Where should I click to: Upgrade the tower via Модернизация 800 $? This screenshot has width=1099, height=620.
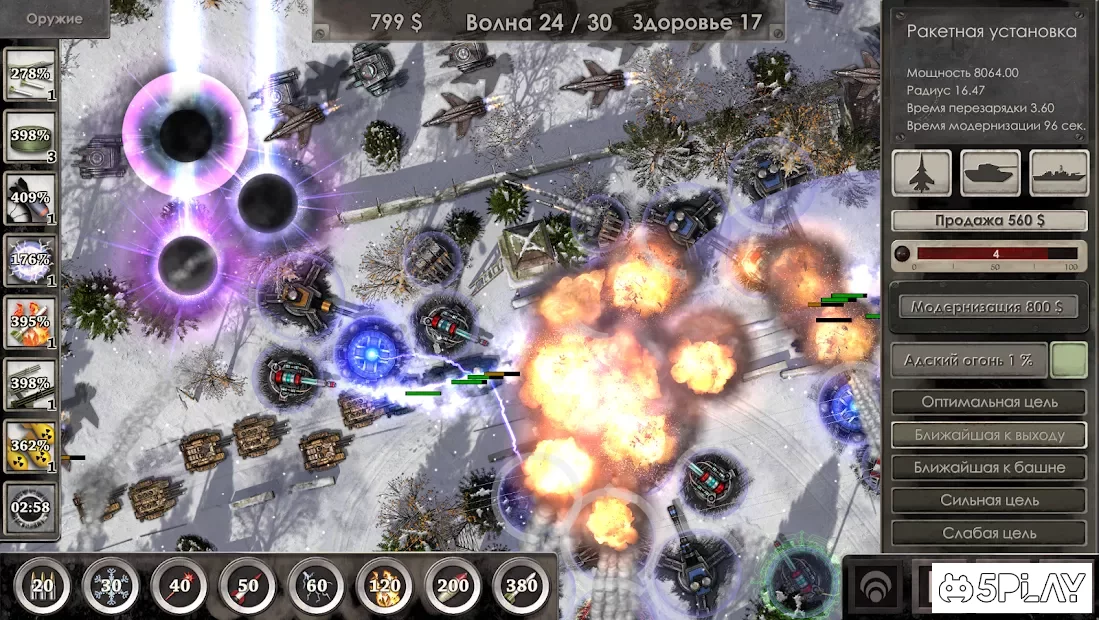tap(988, 307)
